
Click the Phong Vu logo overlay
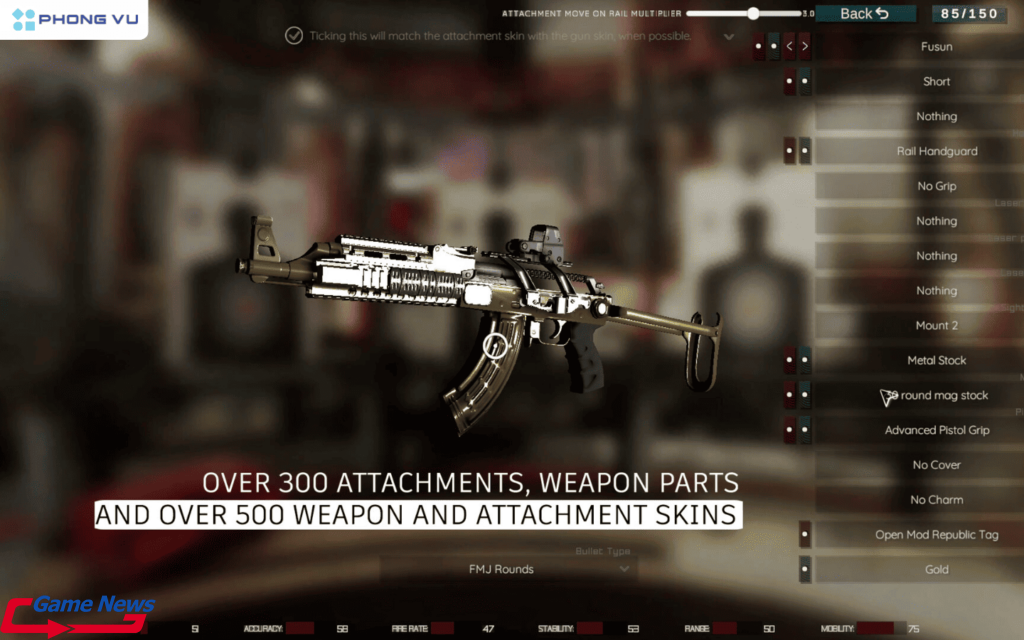(x=74, y=18)
